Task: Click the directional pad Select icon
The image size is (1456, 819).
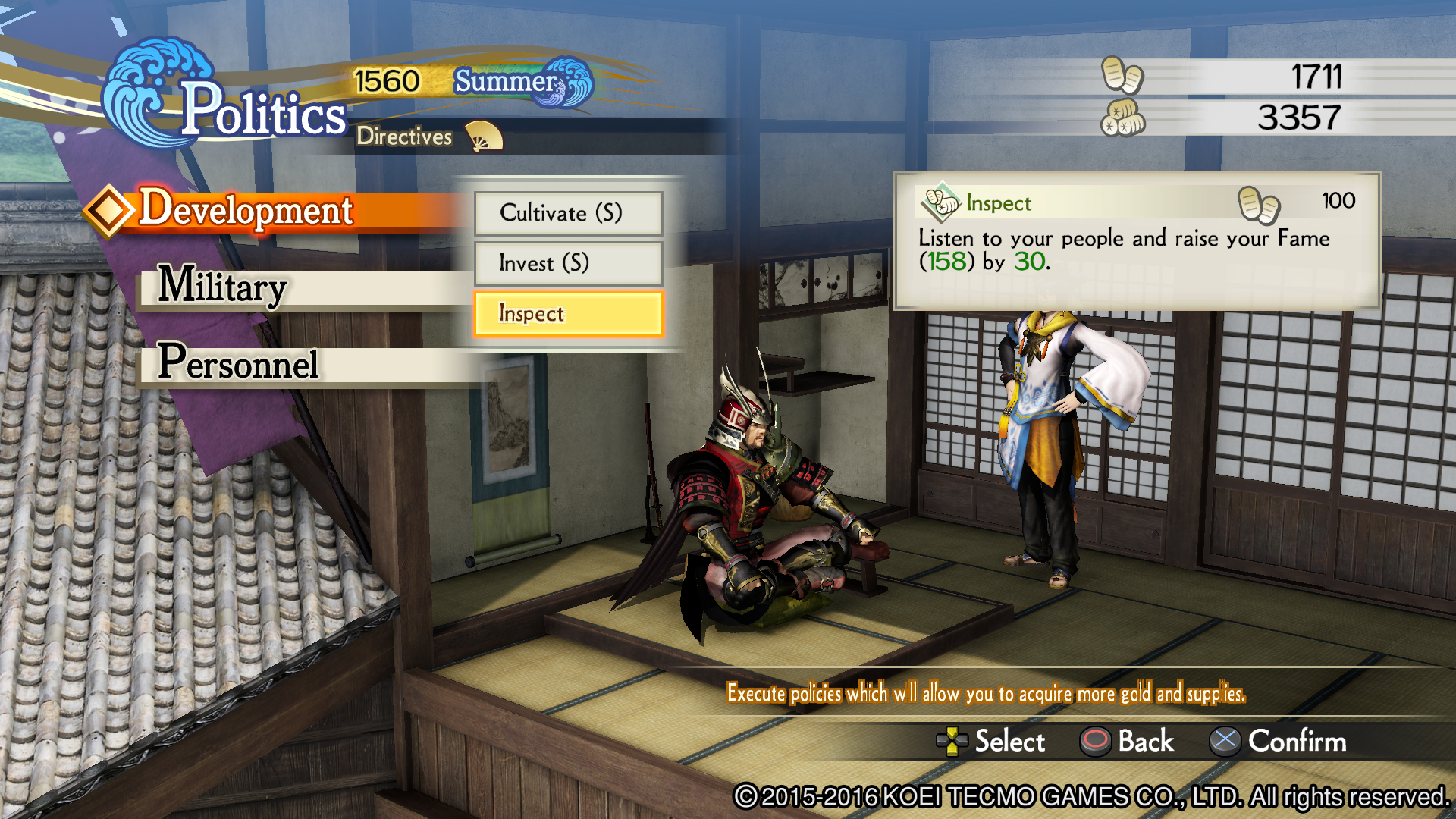Action: (953, 742)
